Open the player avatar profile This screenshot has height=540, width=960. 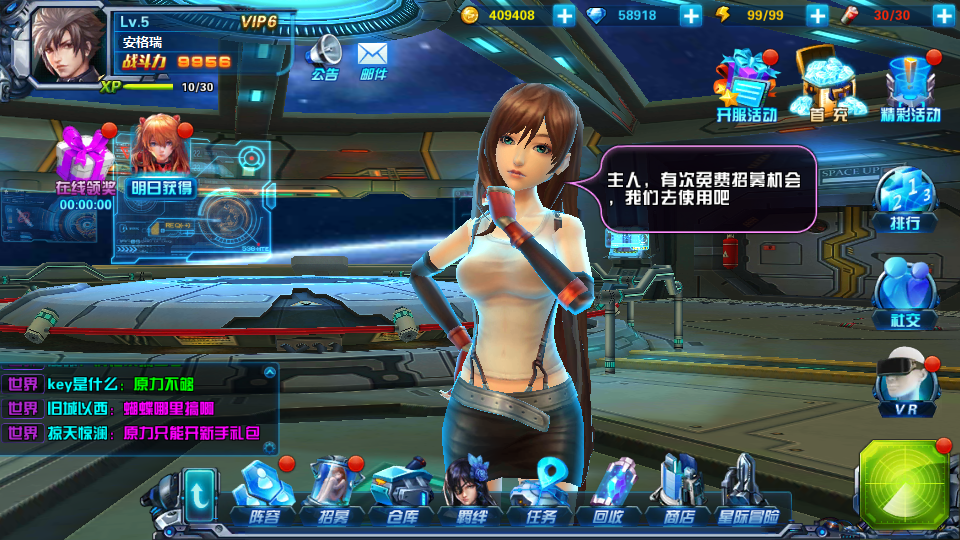(67, 46)
